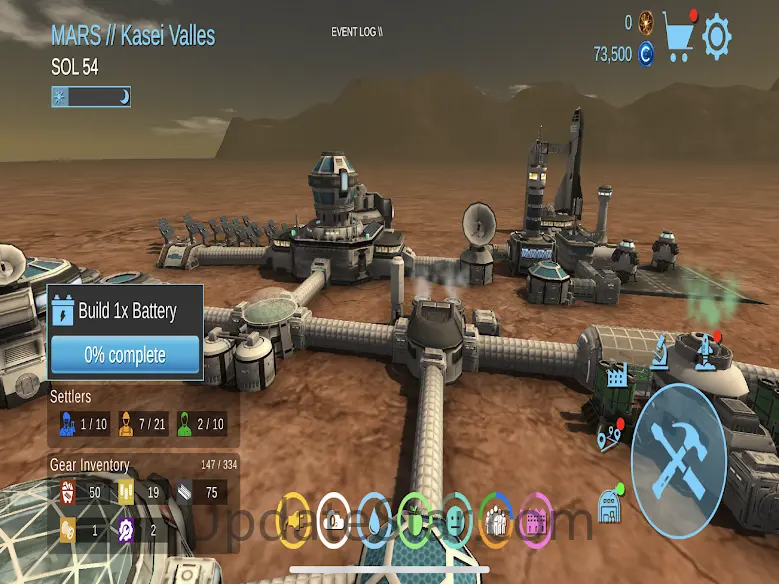View the green food status ring
The width and height of the screenshot is (779, 584).
[413, 520]
